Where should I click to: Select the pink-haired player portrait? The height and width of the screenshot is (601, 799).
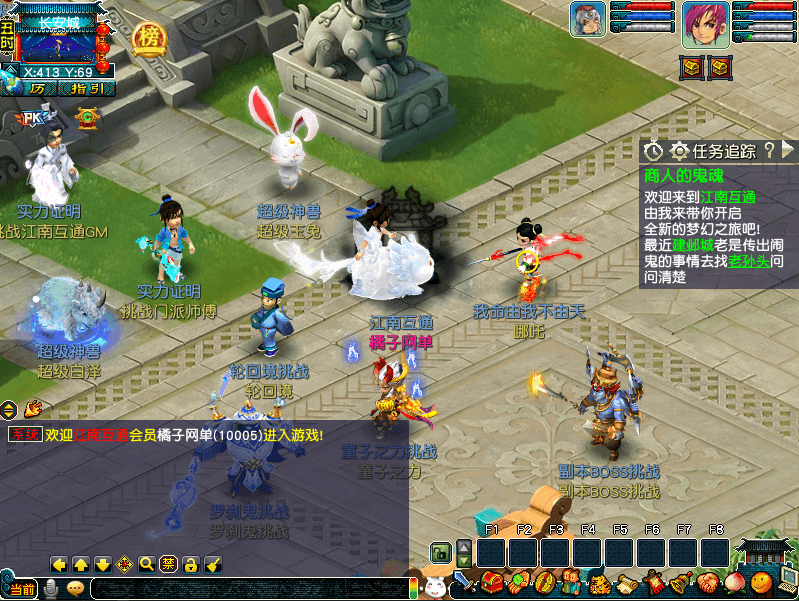coord(706,25)
